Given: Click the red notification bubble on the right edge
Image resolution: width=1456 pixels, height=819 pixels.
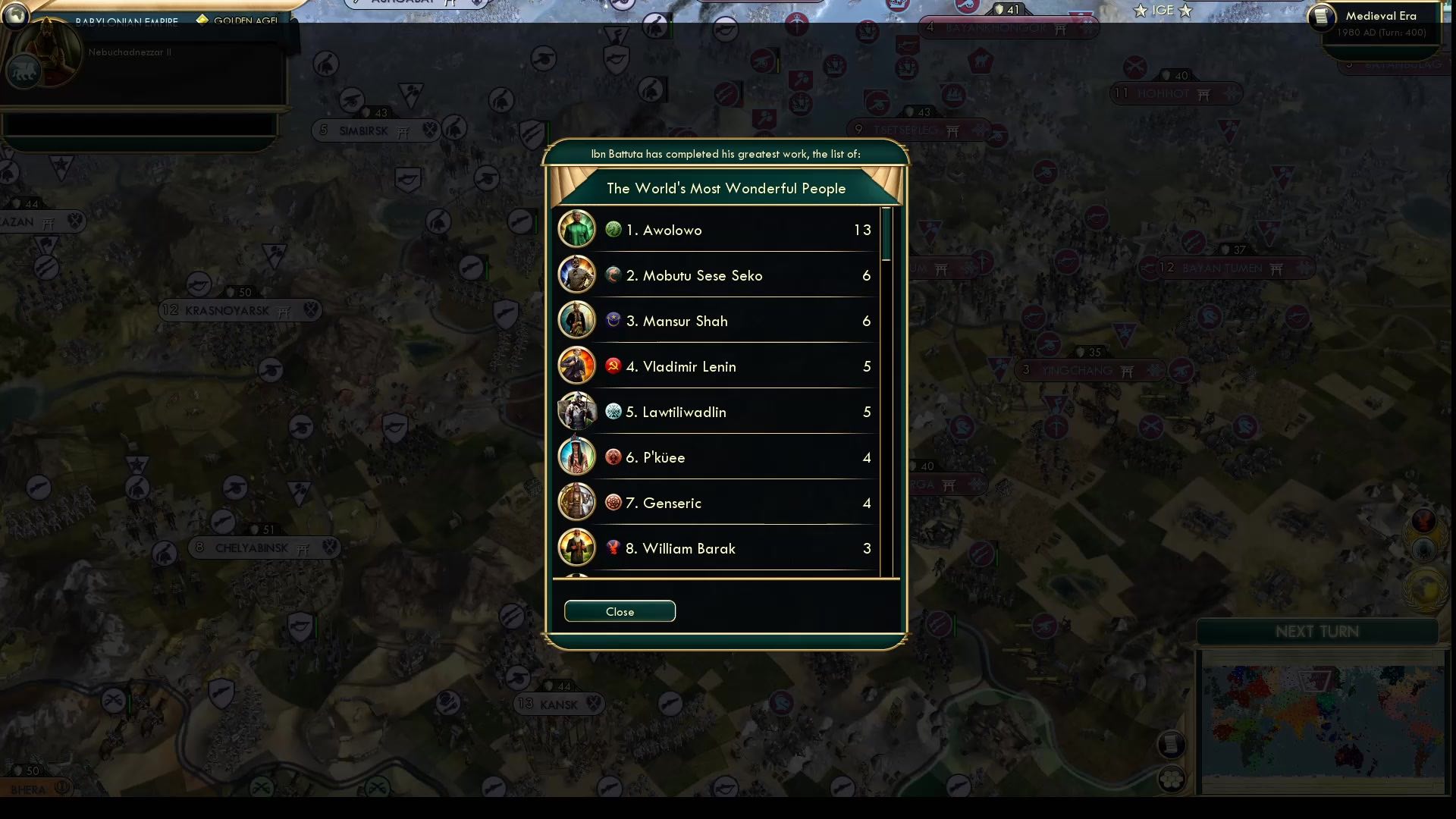Looking at the screenshot, I should click(1423, 521).
